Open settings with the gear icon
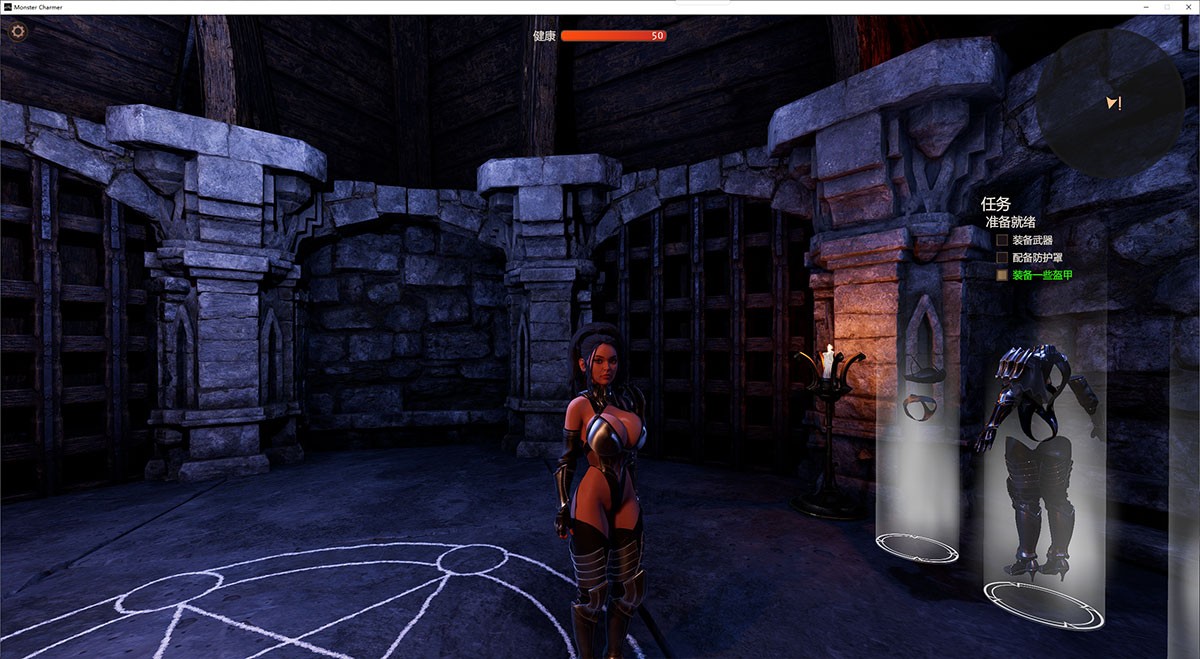Image resolution: width=1200 pixels, height=659 pixels. pyautogui.click(x=18, y=31)
